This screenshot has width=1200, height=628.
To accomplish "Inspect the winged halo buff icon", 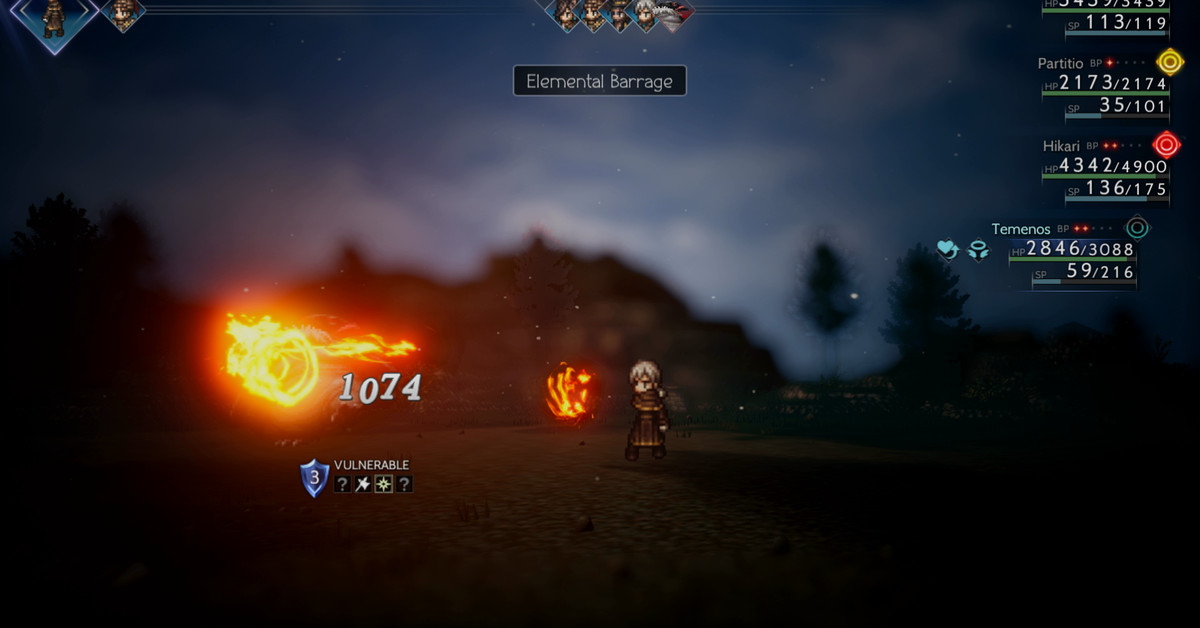I will click(978, 250).
